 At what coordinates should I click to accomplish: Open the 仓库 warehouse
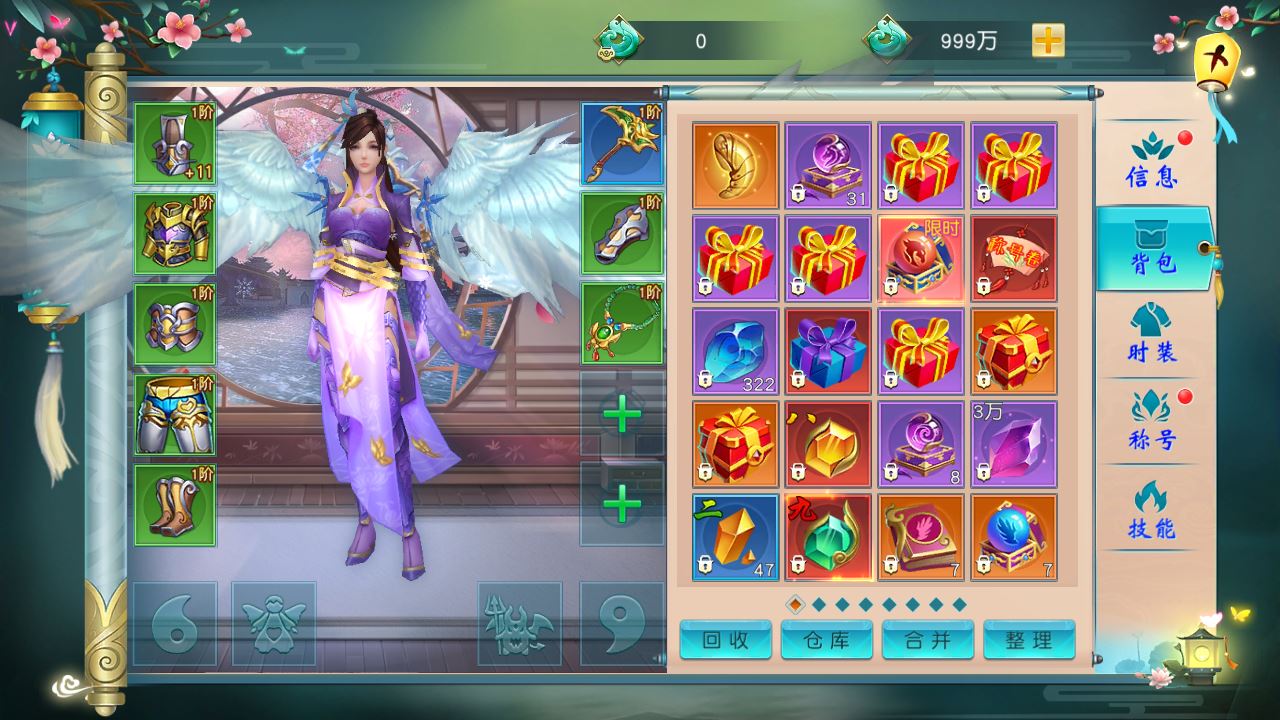pos(827,640)
